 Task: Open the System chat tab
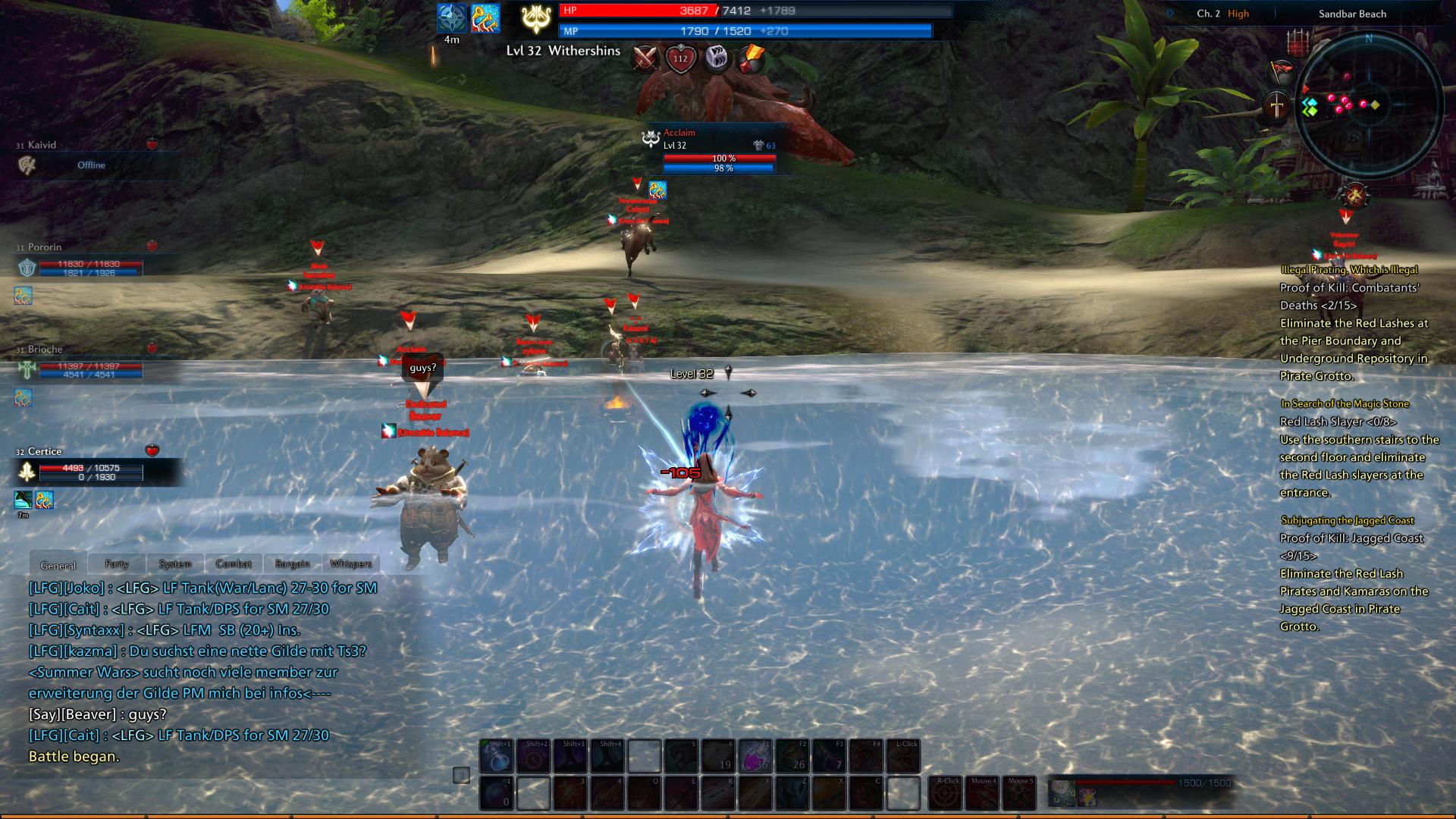point(174,563)
